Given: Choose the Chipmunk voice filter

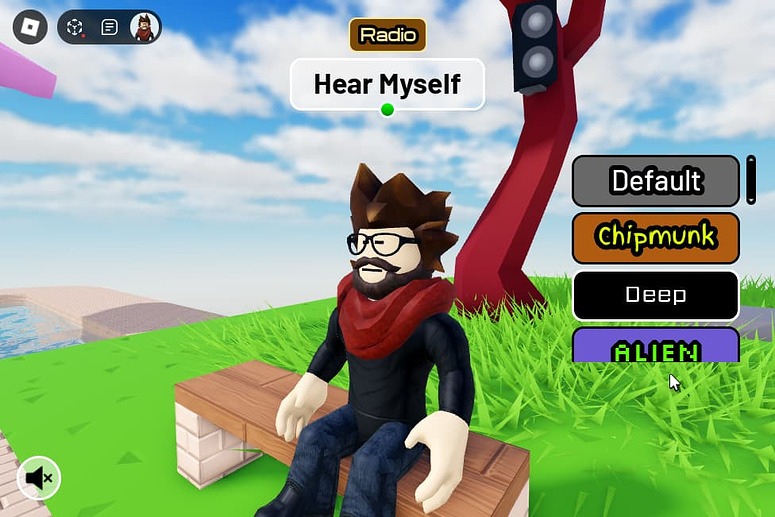Looking at the screenshot, I should [x=655, y=237].
